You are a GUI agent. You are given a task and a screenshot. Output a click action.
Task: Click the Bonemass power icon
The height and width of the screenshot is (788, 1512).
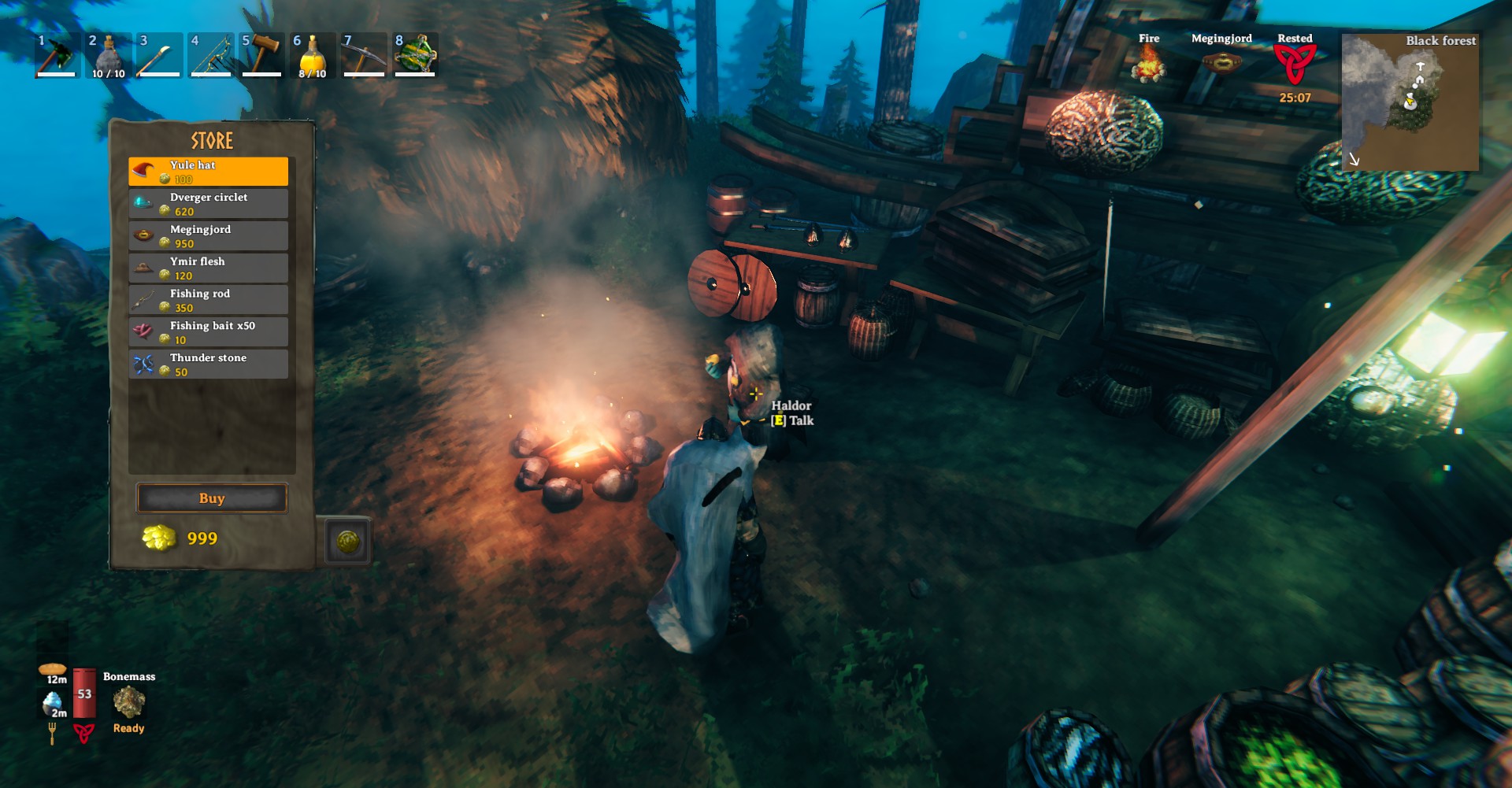(x=128, y=701)
